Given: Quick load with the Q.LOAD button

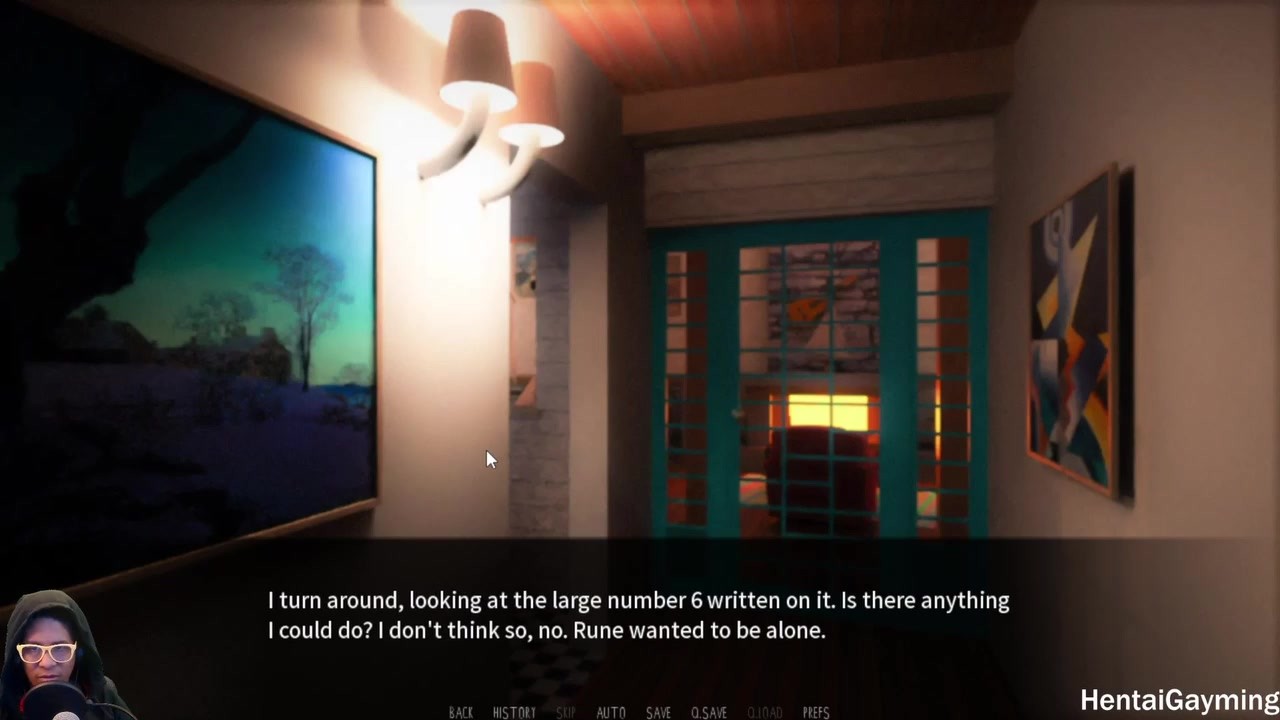Looking at the screenshot, I should coord(765,712).
